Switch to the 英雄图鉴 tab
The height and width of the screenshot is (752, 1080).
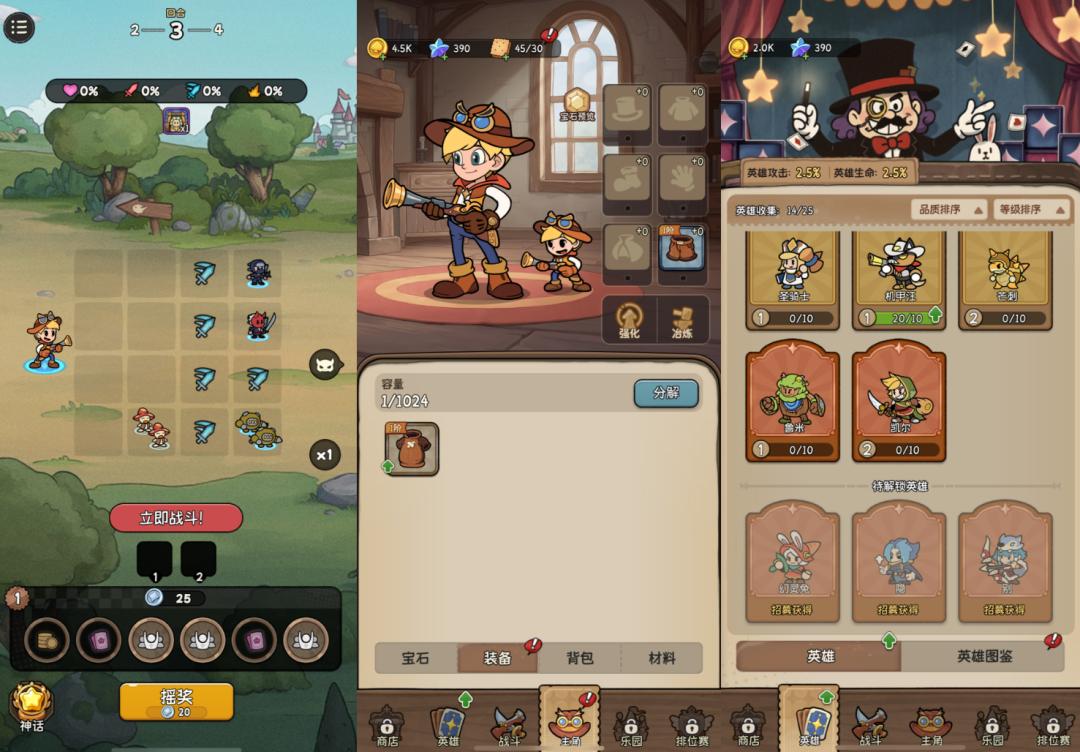[x=984, y=656]
